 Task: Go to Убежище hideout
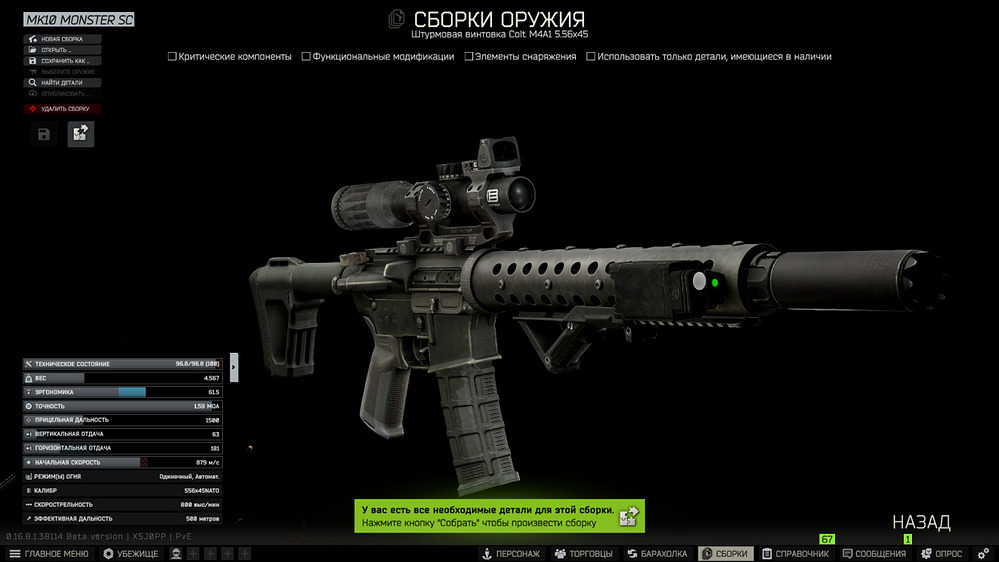click(x=131, y=554)
